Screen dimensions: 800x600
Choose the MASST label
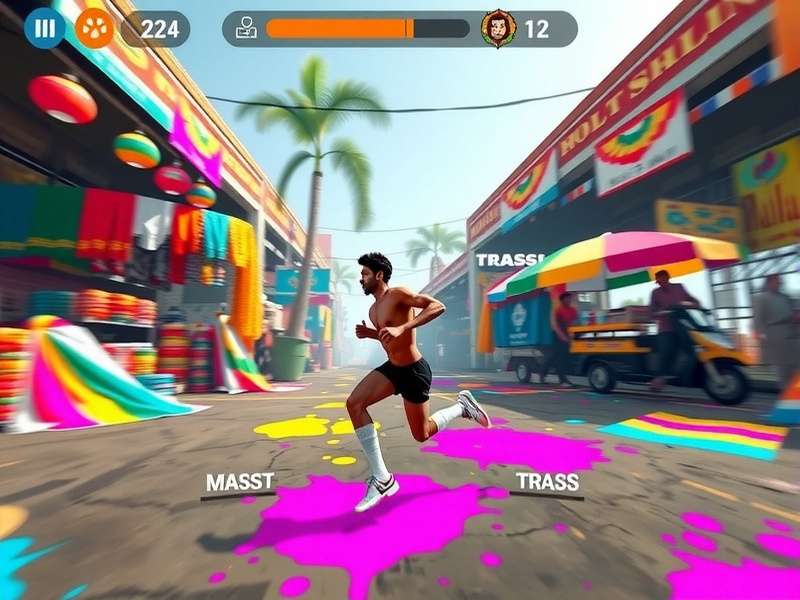tap(239, 483)
